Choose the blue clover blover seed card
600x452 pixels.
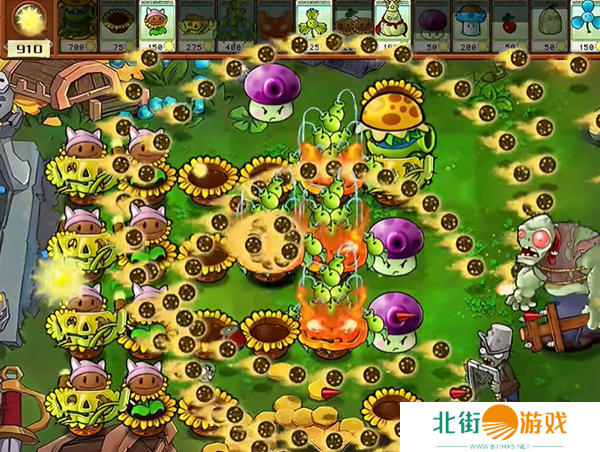tap(585, 27)
